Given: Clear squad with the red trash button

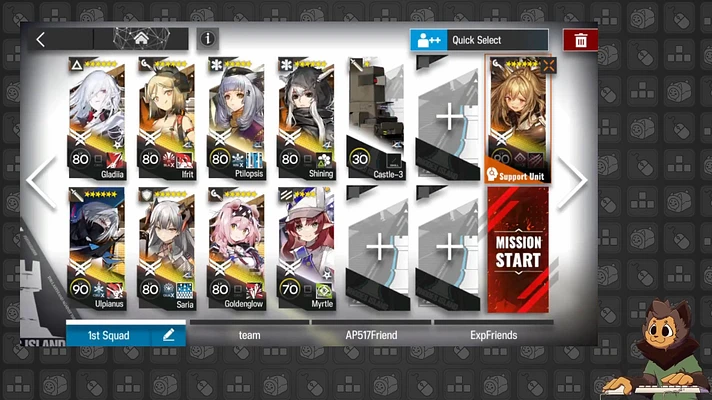Looking at the screenshot, I should [581, 40].
